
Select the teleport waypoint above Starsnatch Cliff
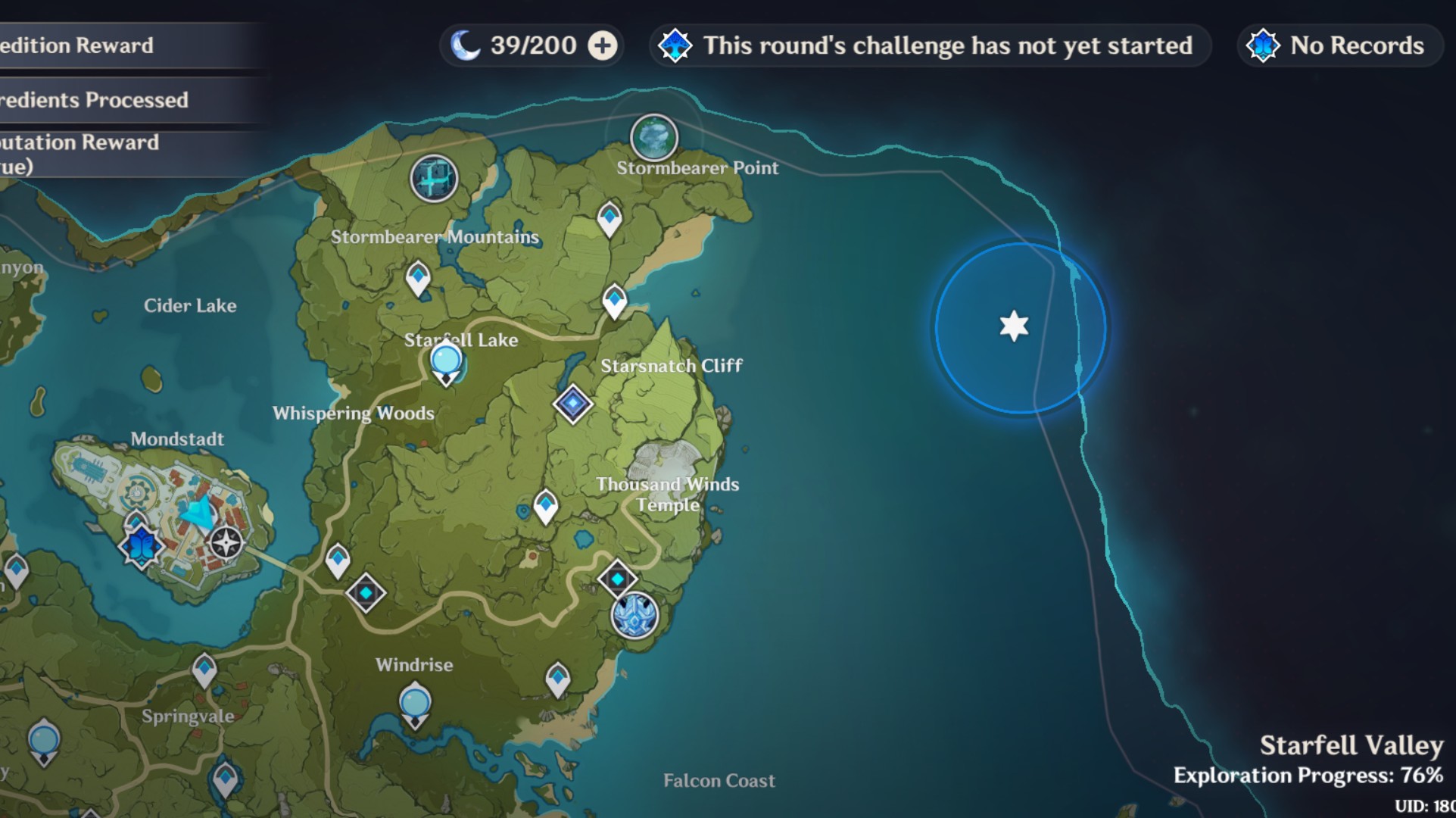point(615,298)
